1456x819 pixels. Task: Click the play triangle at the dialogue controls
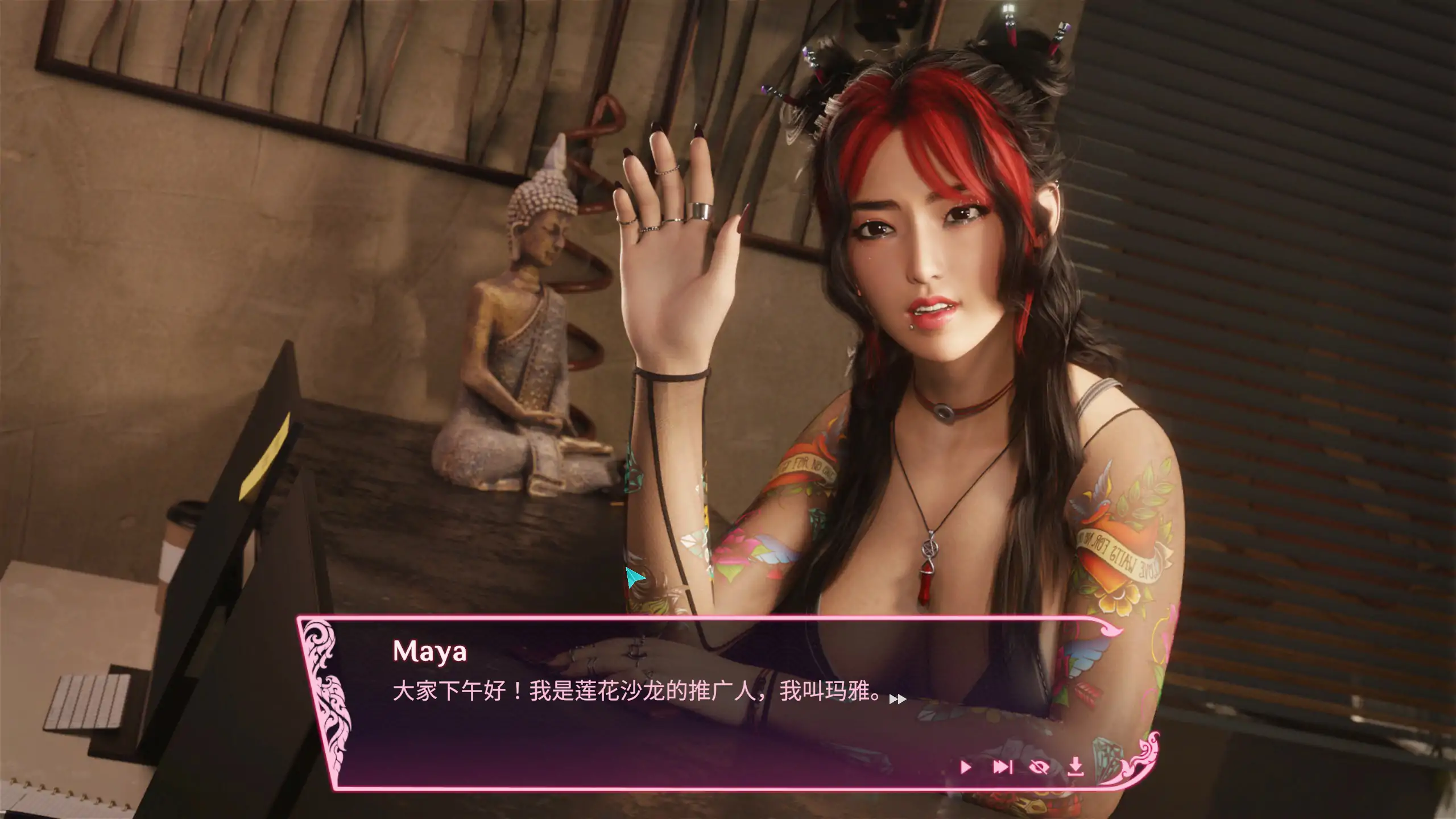pyautogui.click(x=966, y=768)
